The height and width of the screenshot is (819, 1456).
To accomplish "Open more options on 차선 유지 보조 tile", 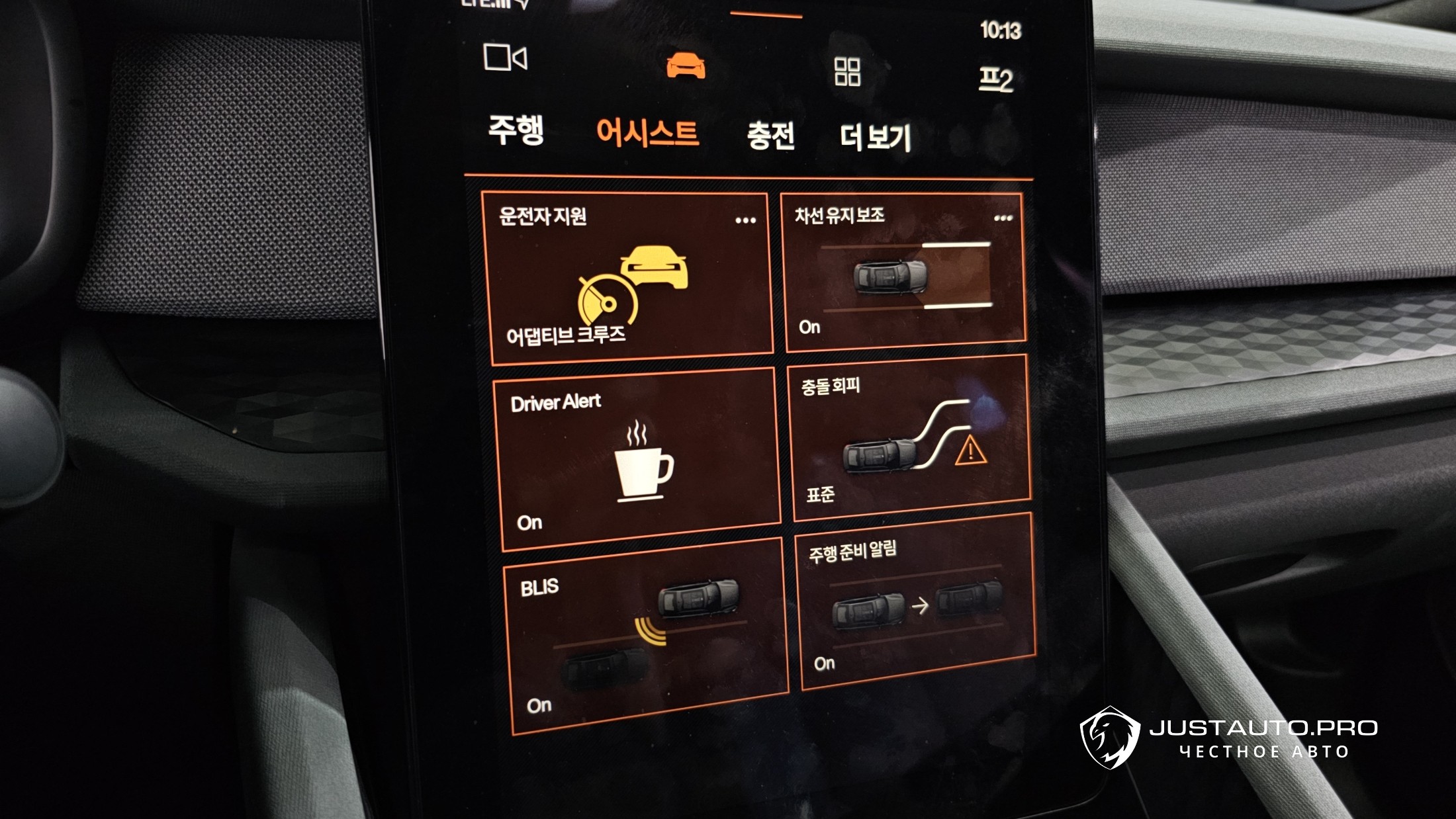I will coord(1003,218).
